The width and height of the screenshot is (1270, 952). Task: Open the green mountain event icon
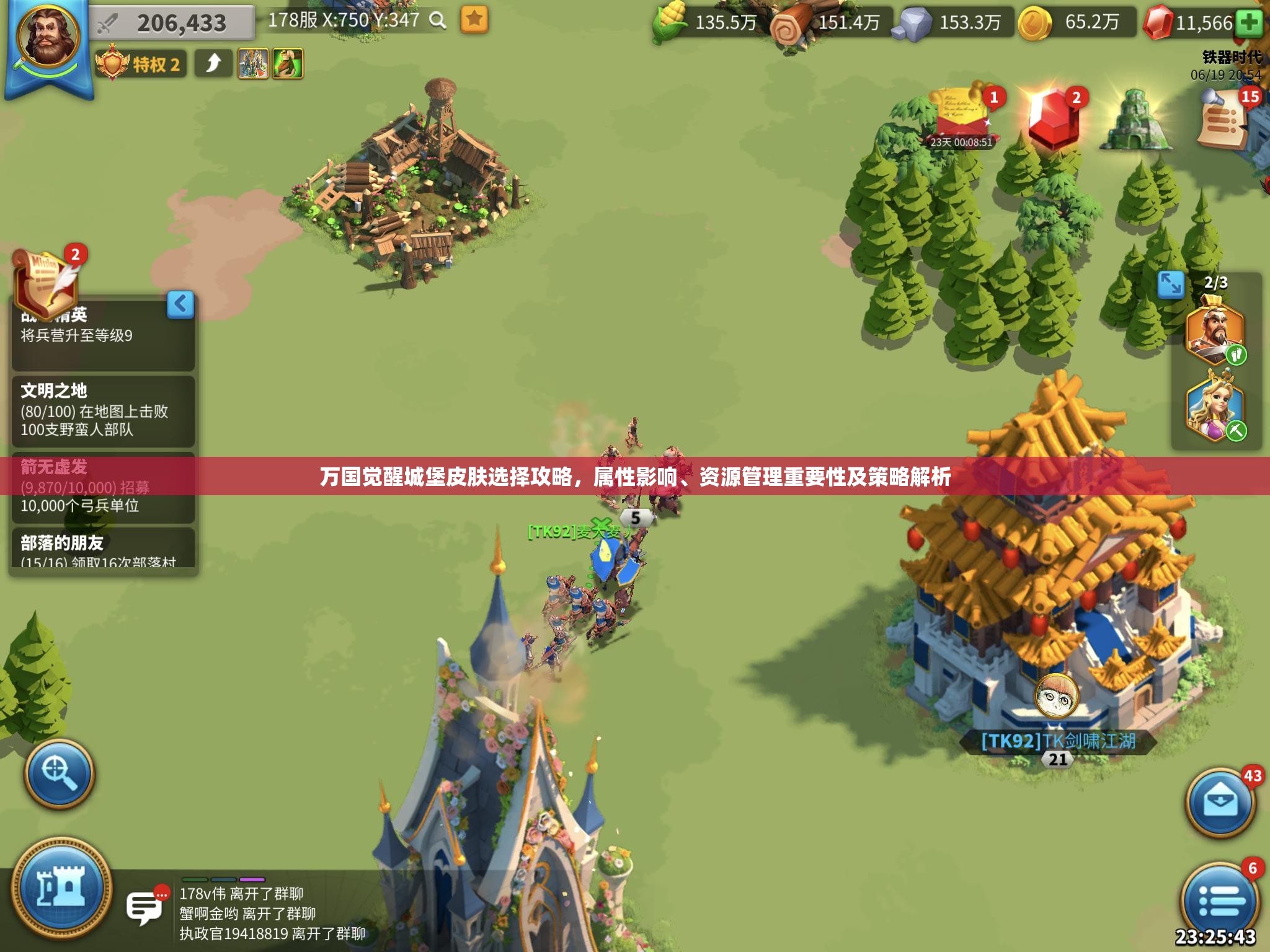click(1134, 119)
